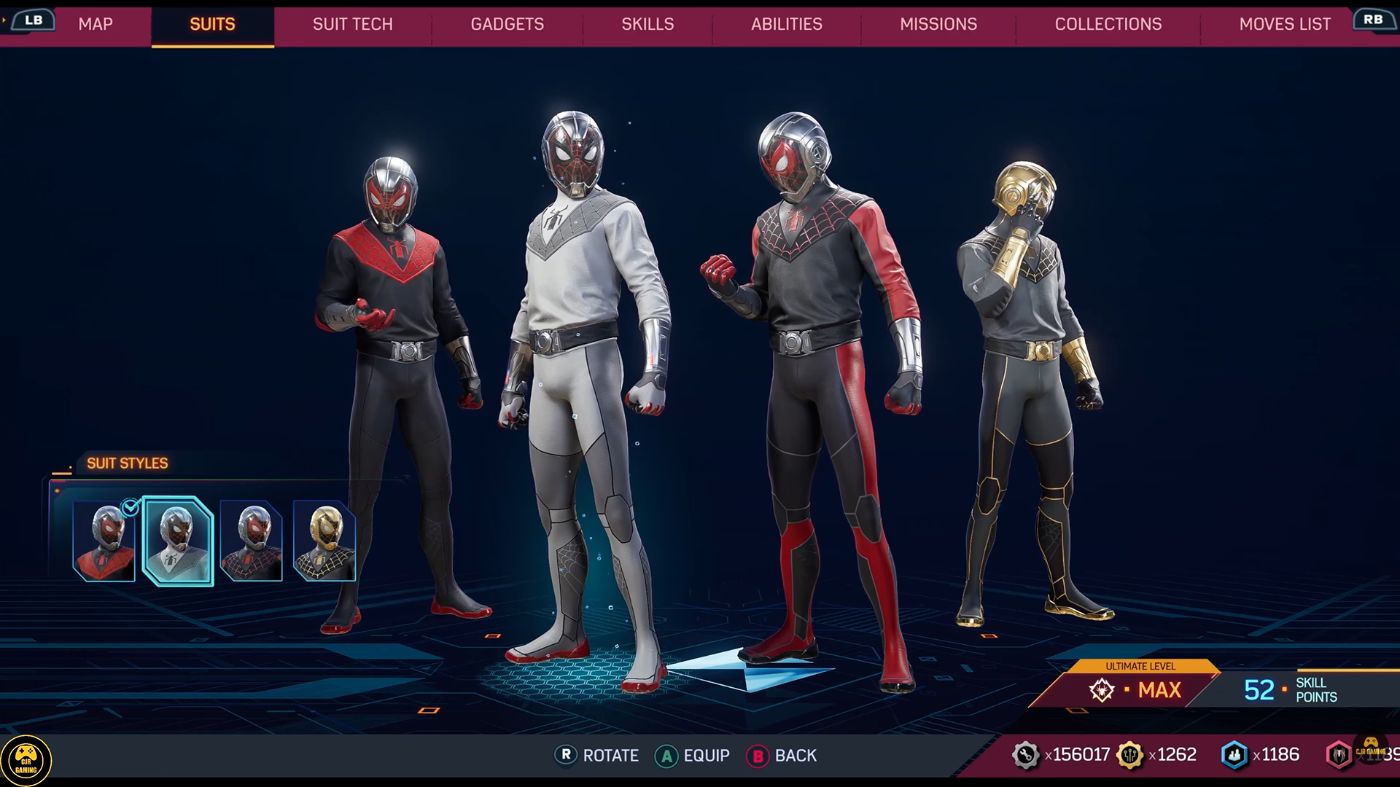This screenshot has width=1400, height=787.
Task: Pick the black suit with red web collar style
Action: (251, 541)
